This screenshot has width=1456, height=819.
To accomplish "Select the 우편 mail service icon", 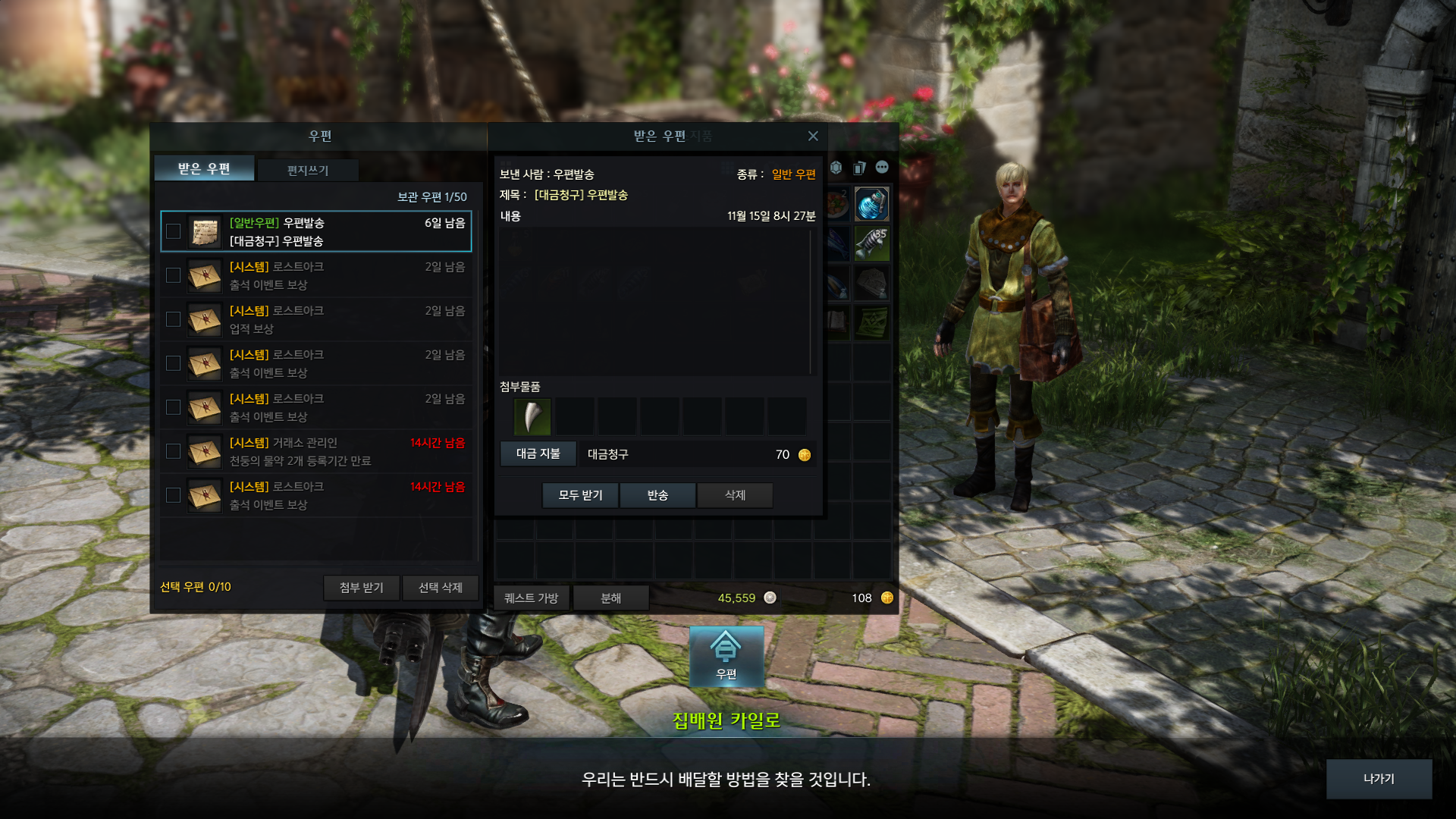I will [726, 656].
